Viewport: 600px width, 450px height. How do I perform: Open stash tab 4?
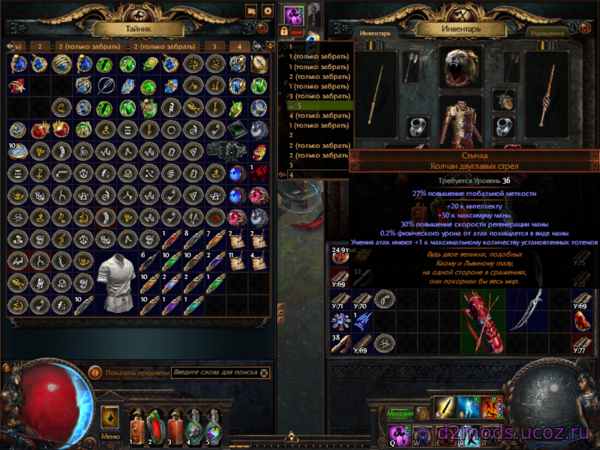tap(239, 47)
